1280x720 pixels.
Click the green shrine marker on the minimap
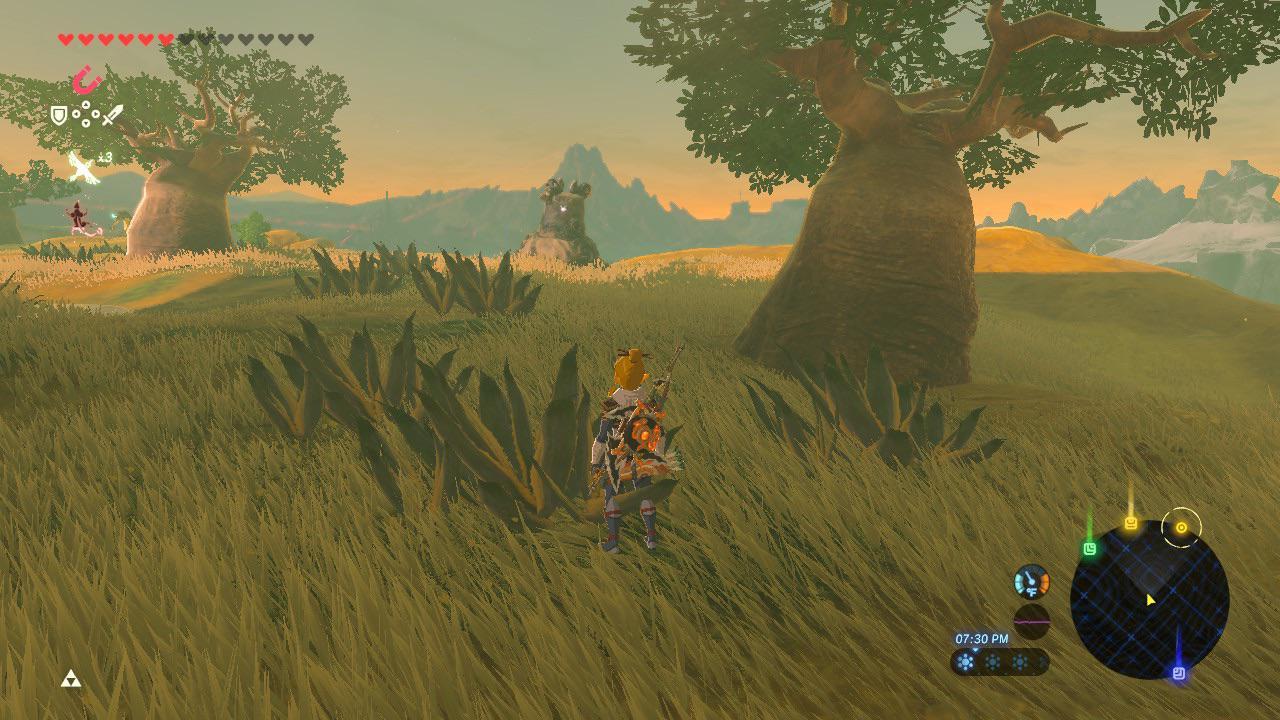[1090, 549]
